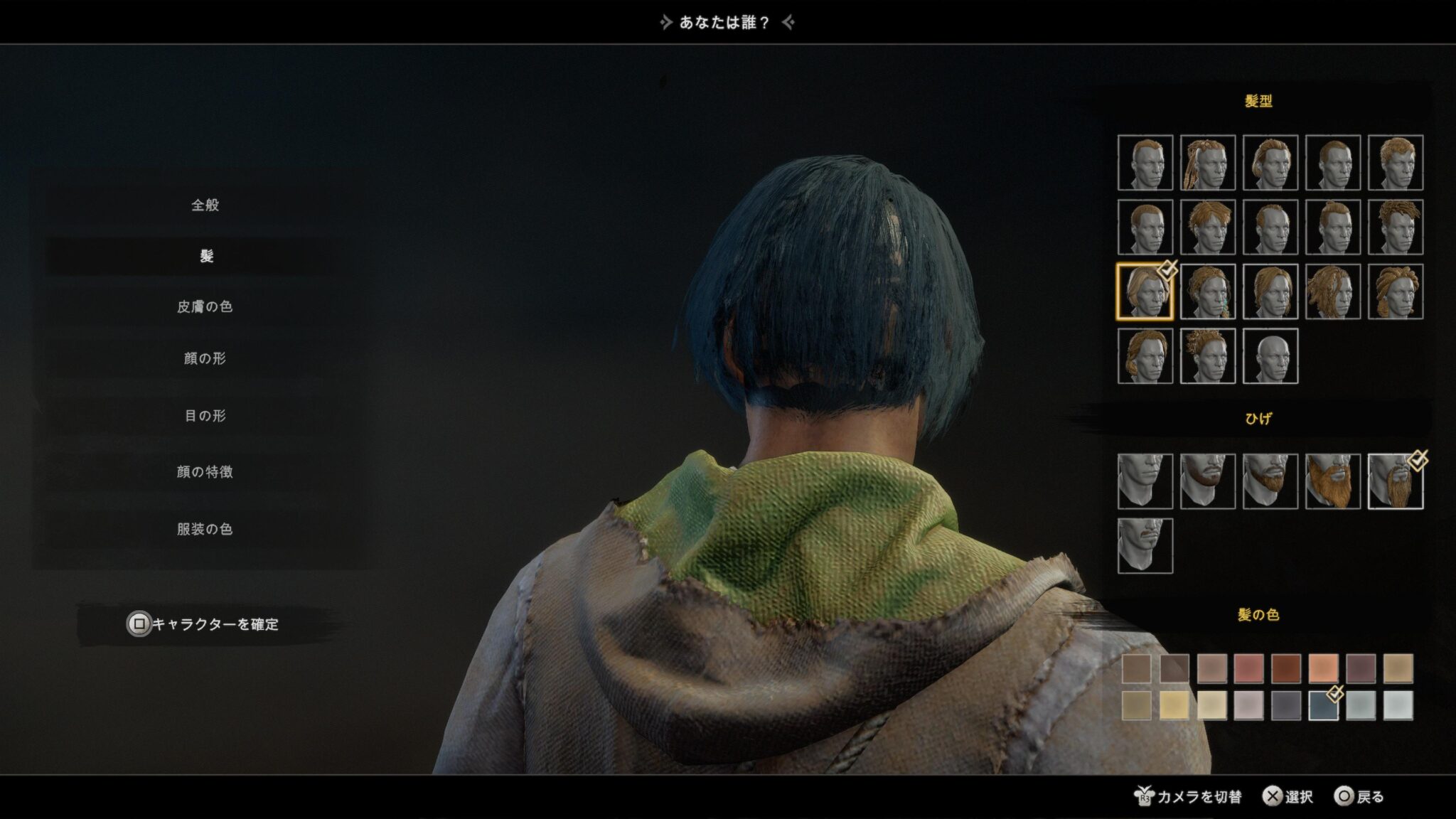The width and height of the screenshot is (1456, 819).
Task: Choose the peach orange hair color
Action: coord(1323,668)
